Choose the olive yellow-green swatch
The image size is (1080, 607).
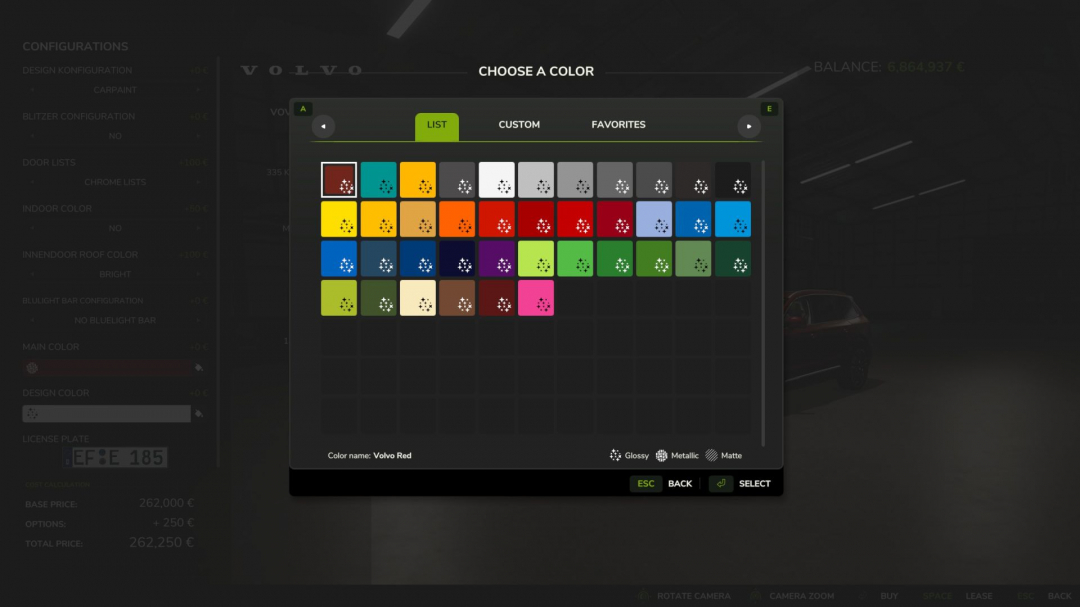[339, 298]
